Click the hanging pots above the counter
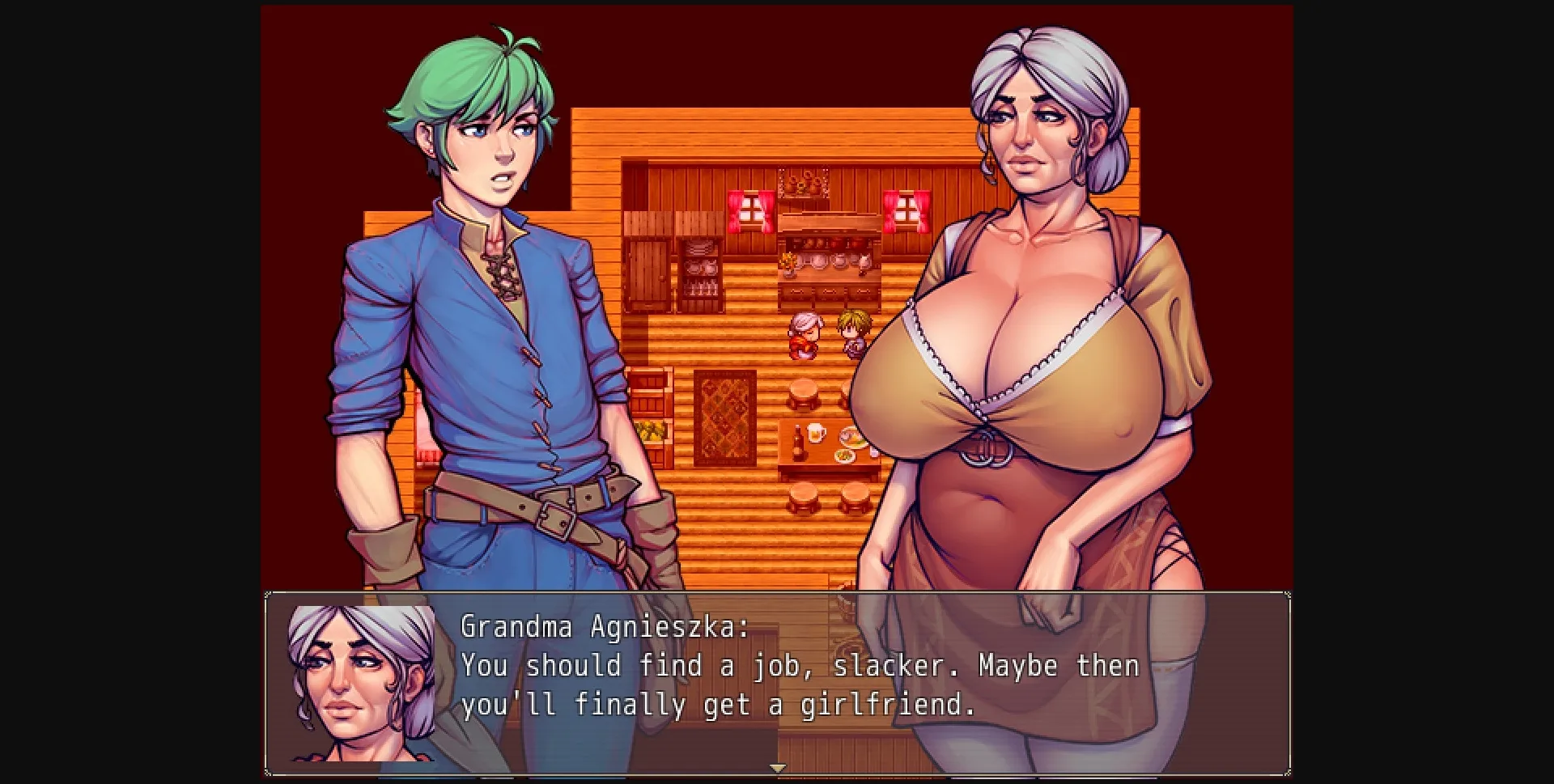The width and height of the screenshot is (1554, 784). [803, 181]
